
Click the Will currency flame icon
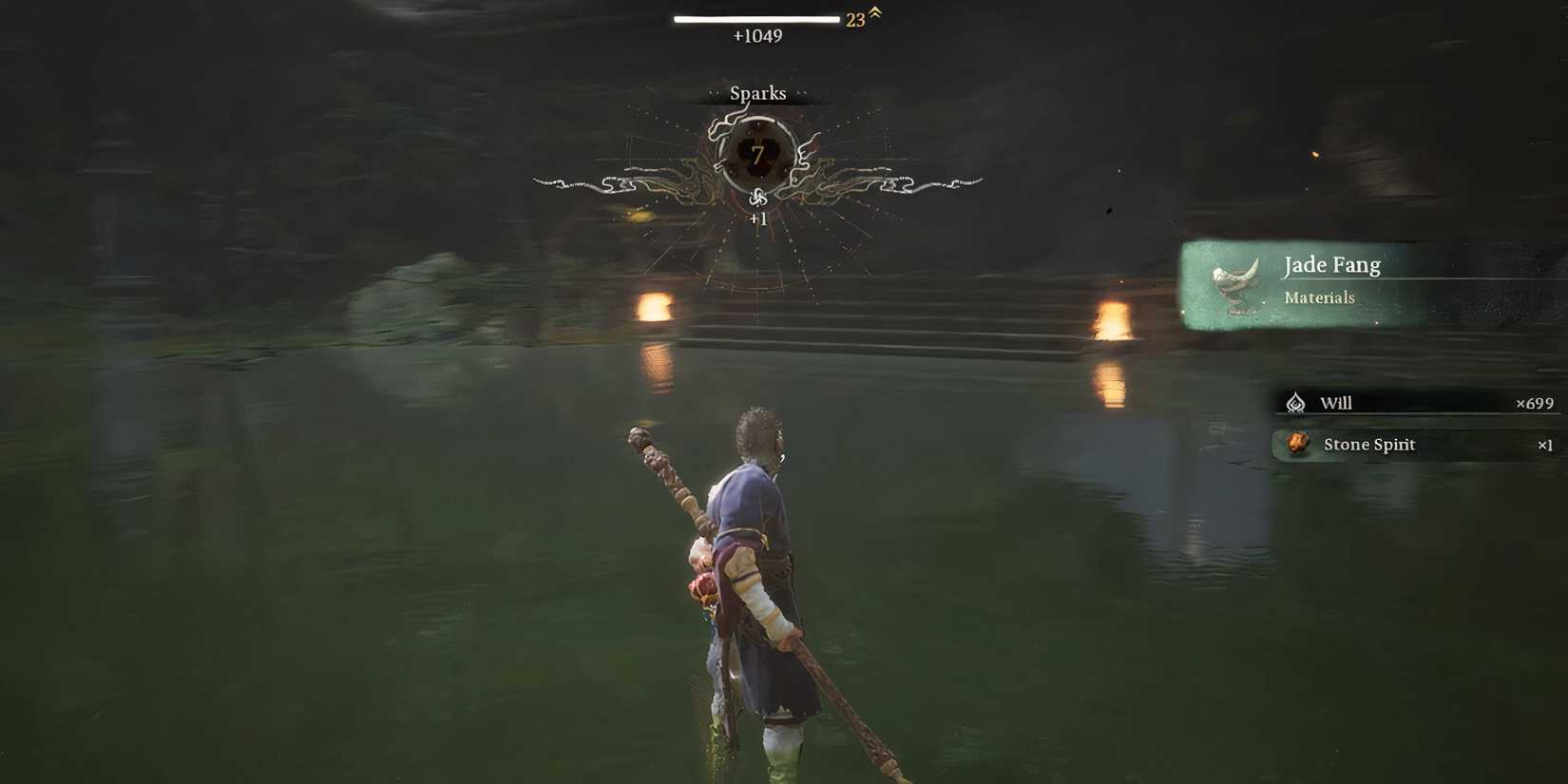1296,403
